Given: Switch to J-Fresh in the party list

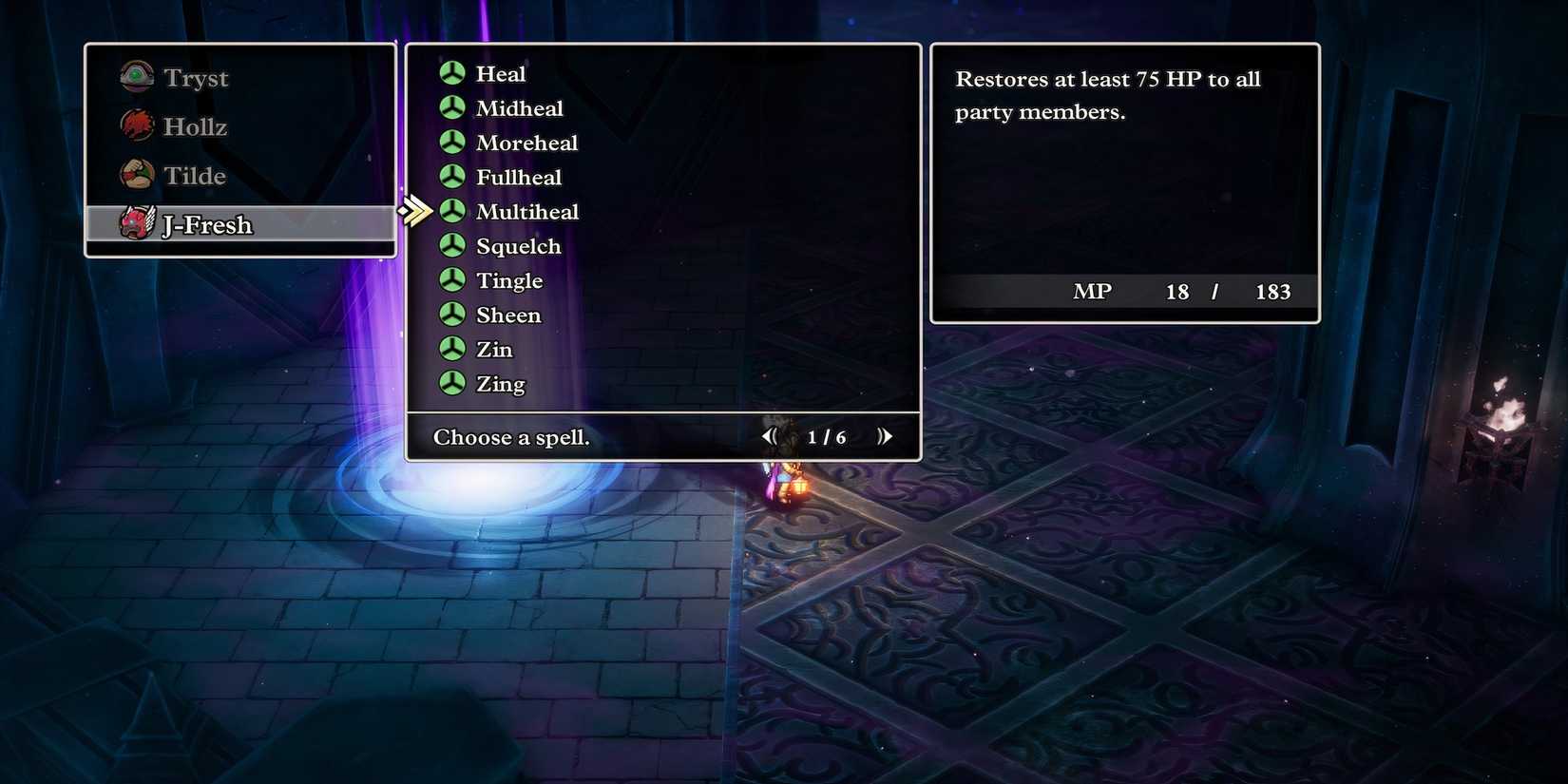Looking at the screenshot, I should [x=207, y=225].
